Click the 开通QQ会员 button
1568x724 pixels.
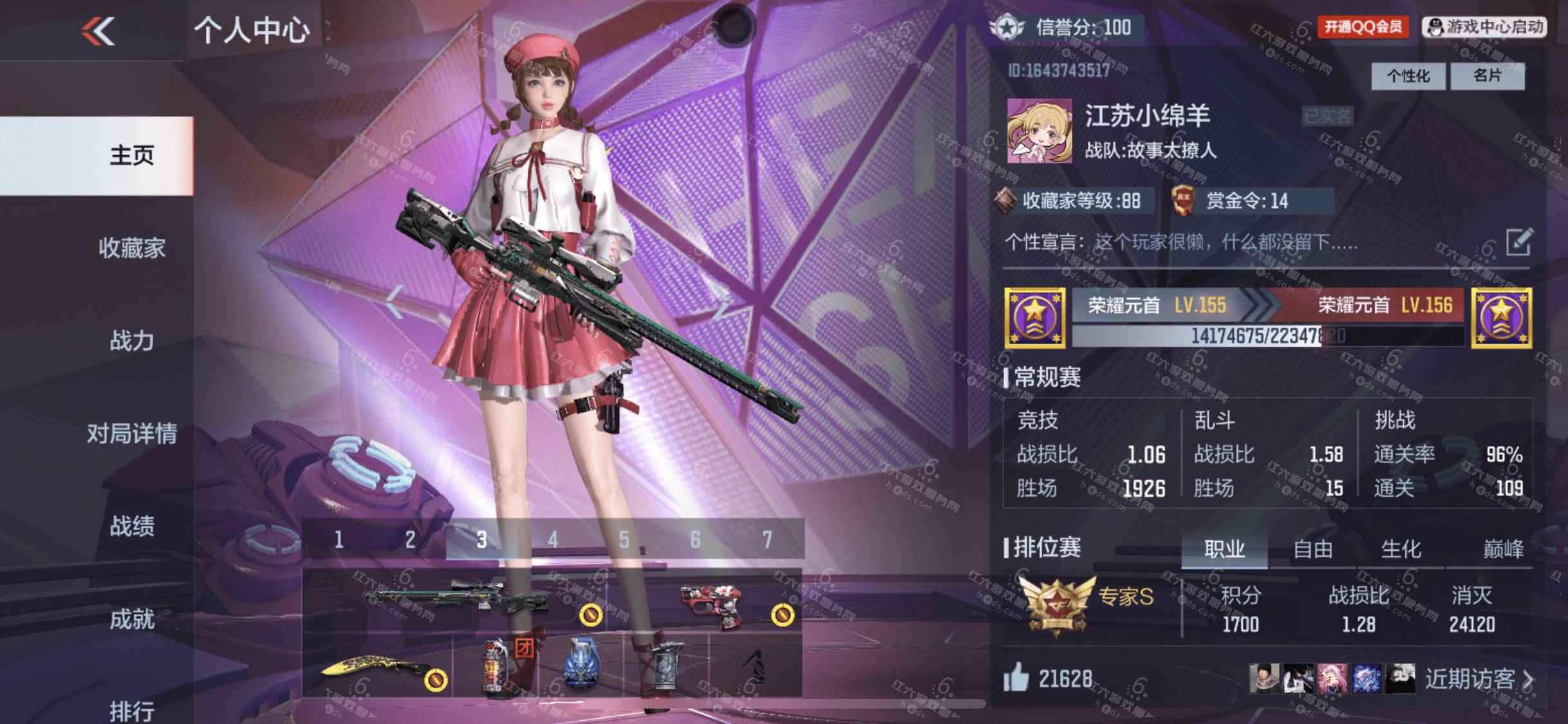[x=1362, y=27]
